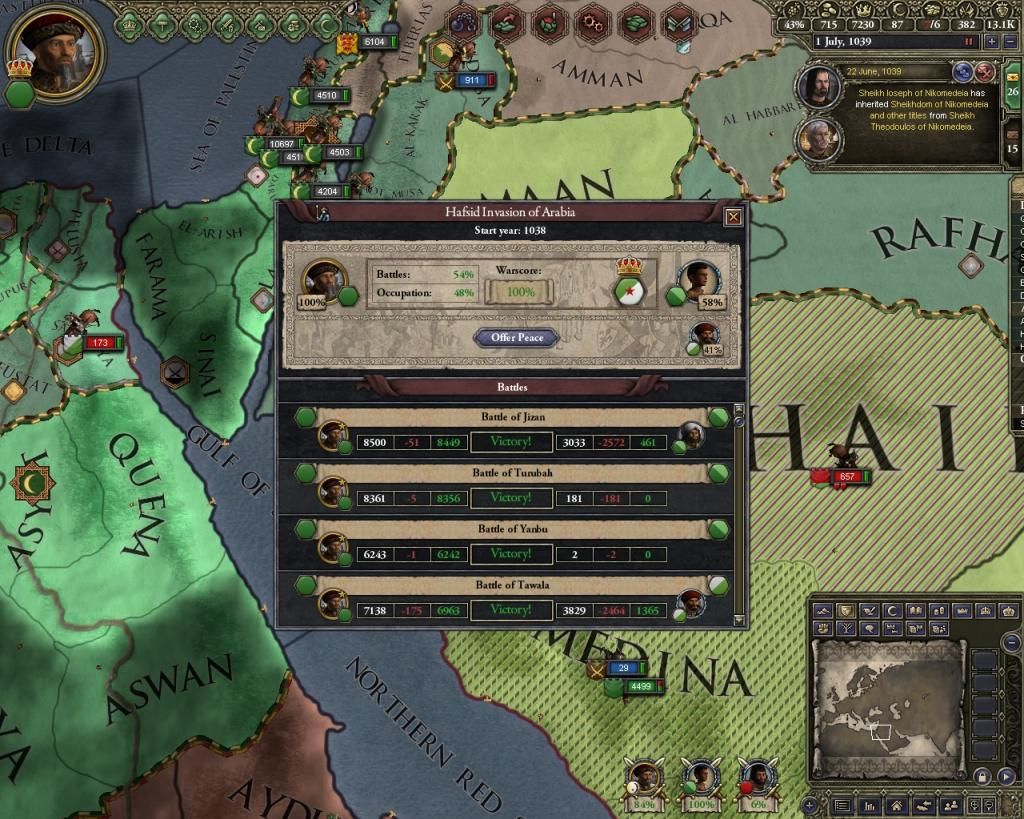Click the minimap lock button

point(981,776)
